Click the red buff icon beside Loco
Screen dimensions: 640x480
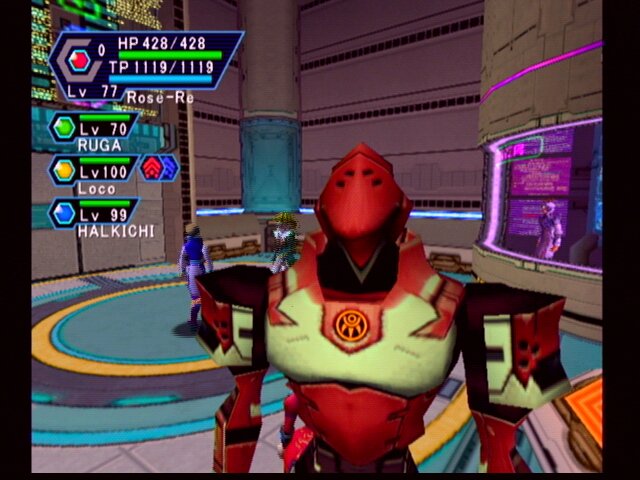(x=151, y=167)
